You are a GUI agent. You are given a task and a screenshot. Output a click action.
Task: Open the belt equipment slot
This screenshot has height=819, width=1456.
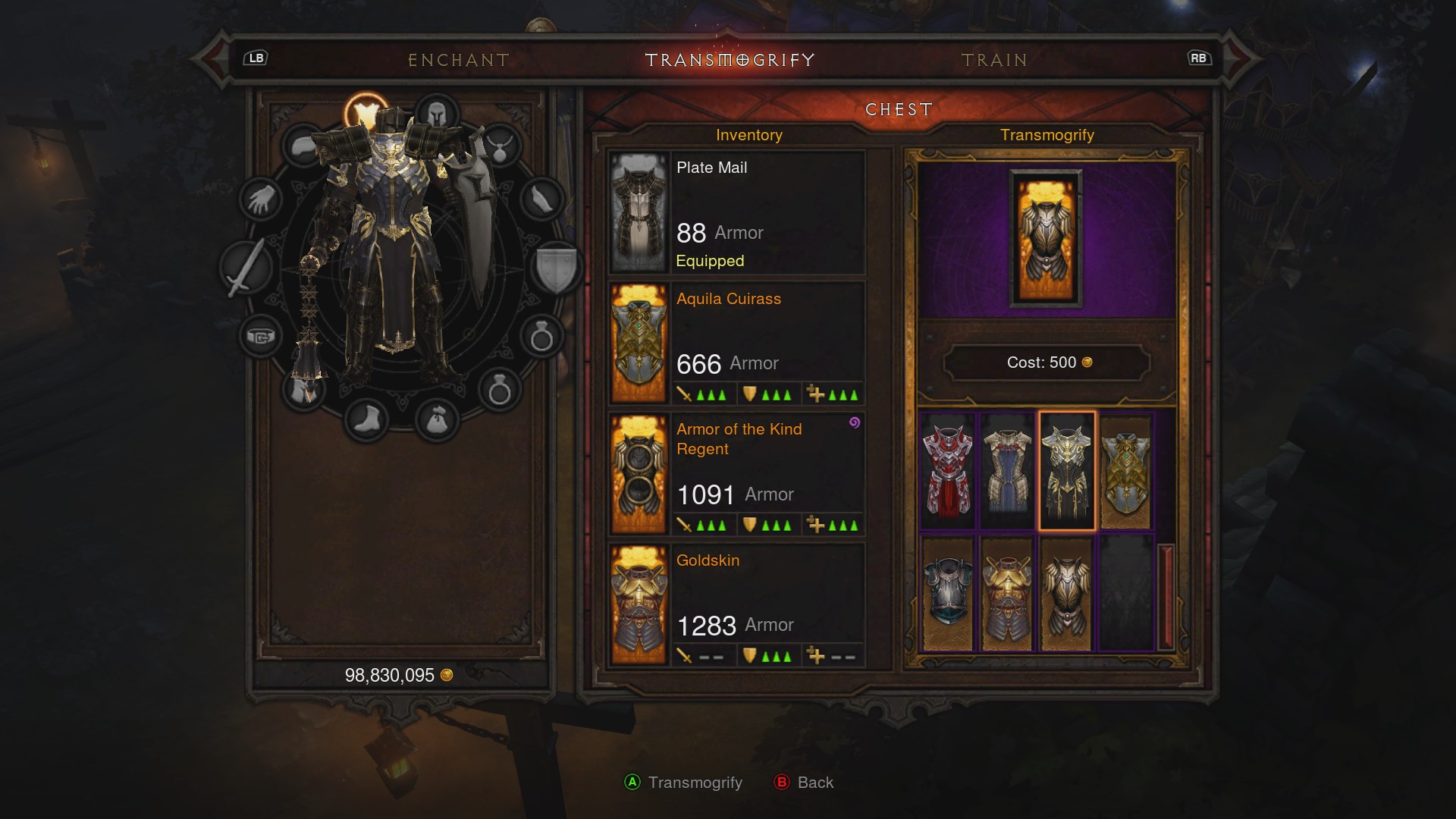point(260,336)
